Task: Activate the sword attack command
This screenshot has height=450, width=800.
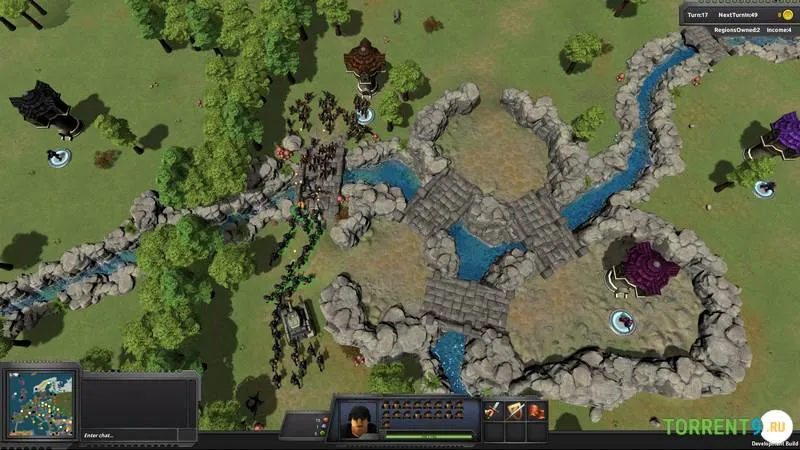Action: (492, 411)
